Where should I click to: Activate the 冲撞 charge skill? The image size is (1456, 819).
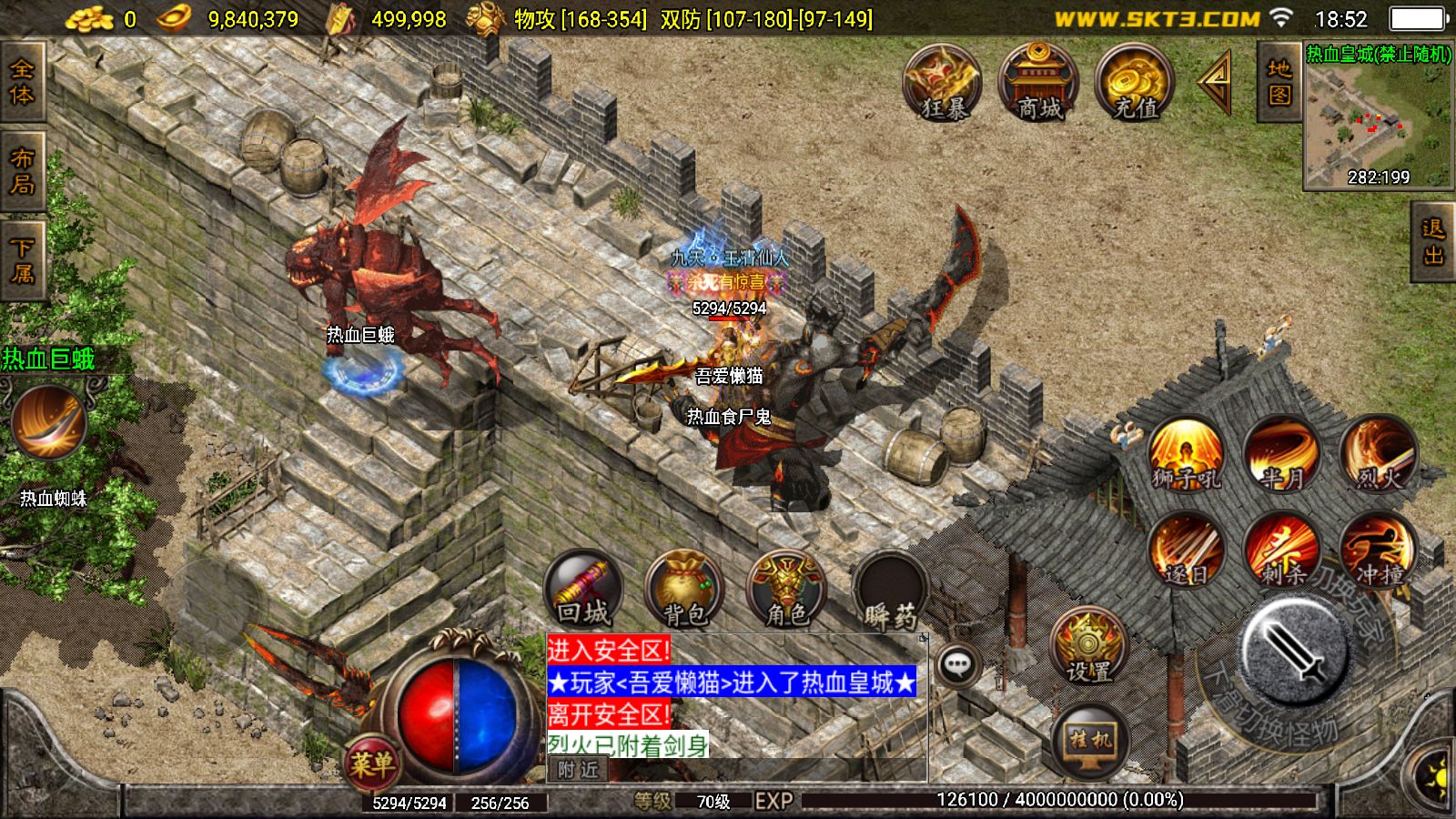coord(1379,551)
